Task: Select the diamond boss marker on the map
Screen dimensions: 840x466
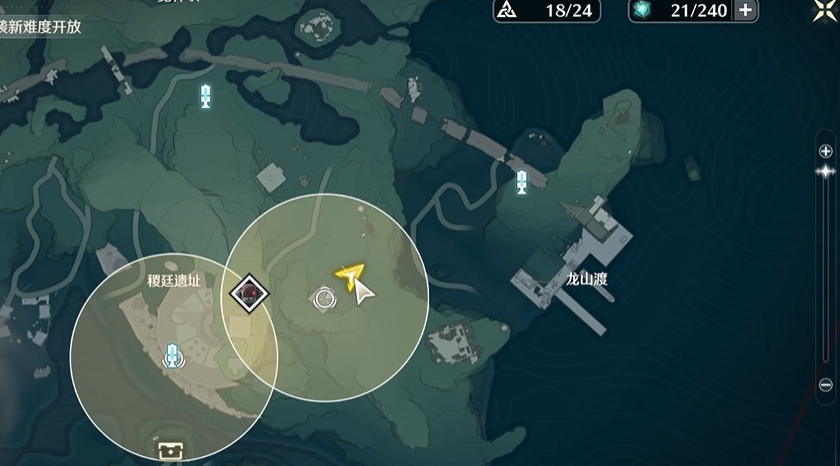Action: pyautogui.click(x=249, y=293)
